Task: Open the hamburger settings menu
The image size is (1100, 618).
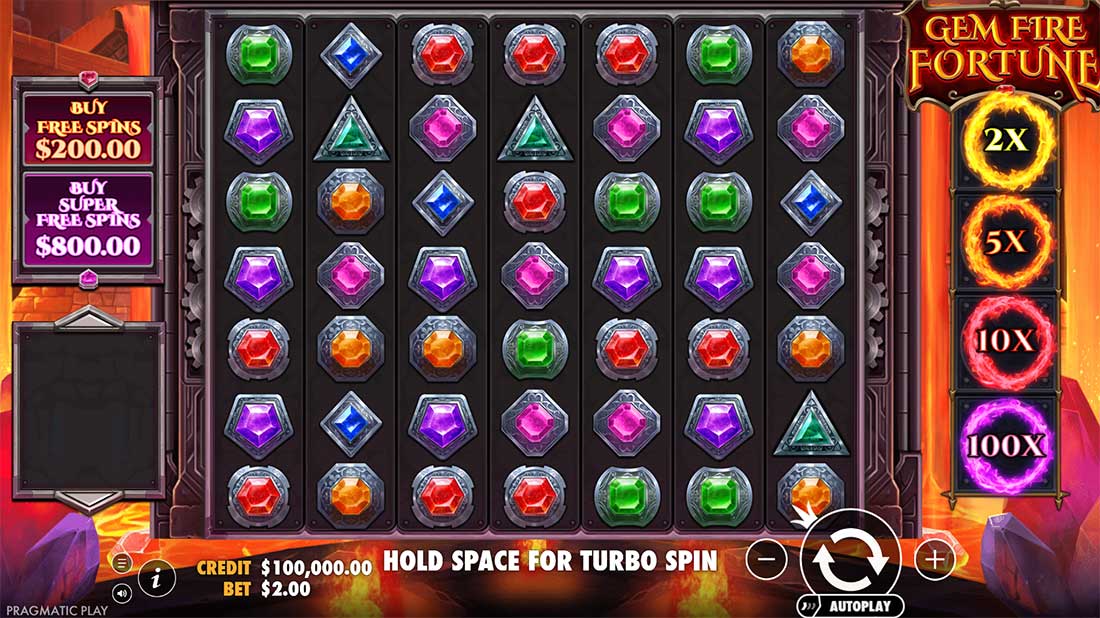Action: coord(122,564)
